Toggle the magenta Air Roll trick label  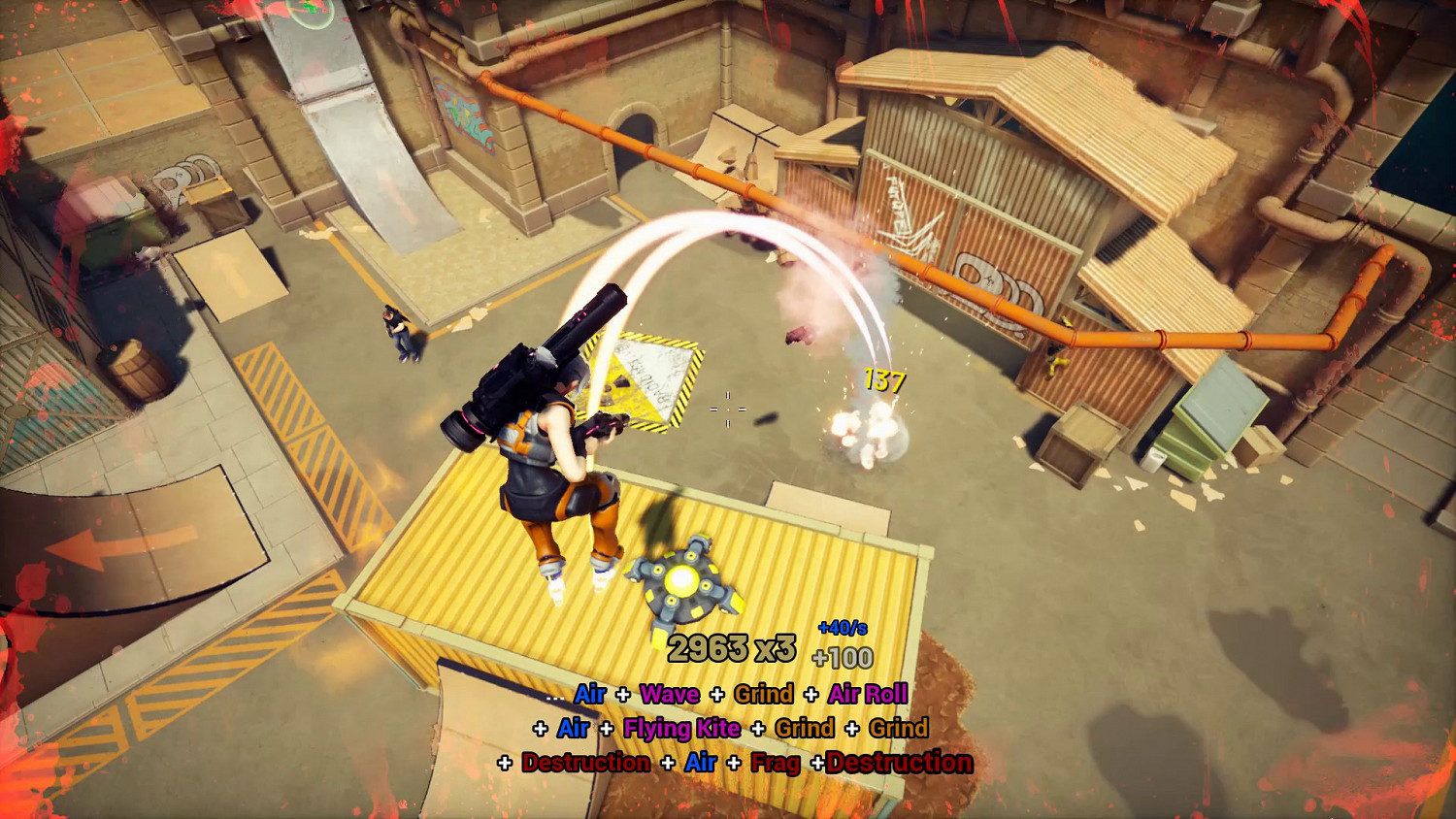867,694
